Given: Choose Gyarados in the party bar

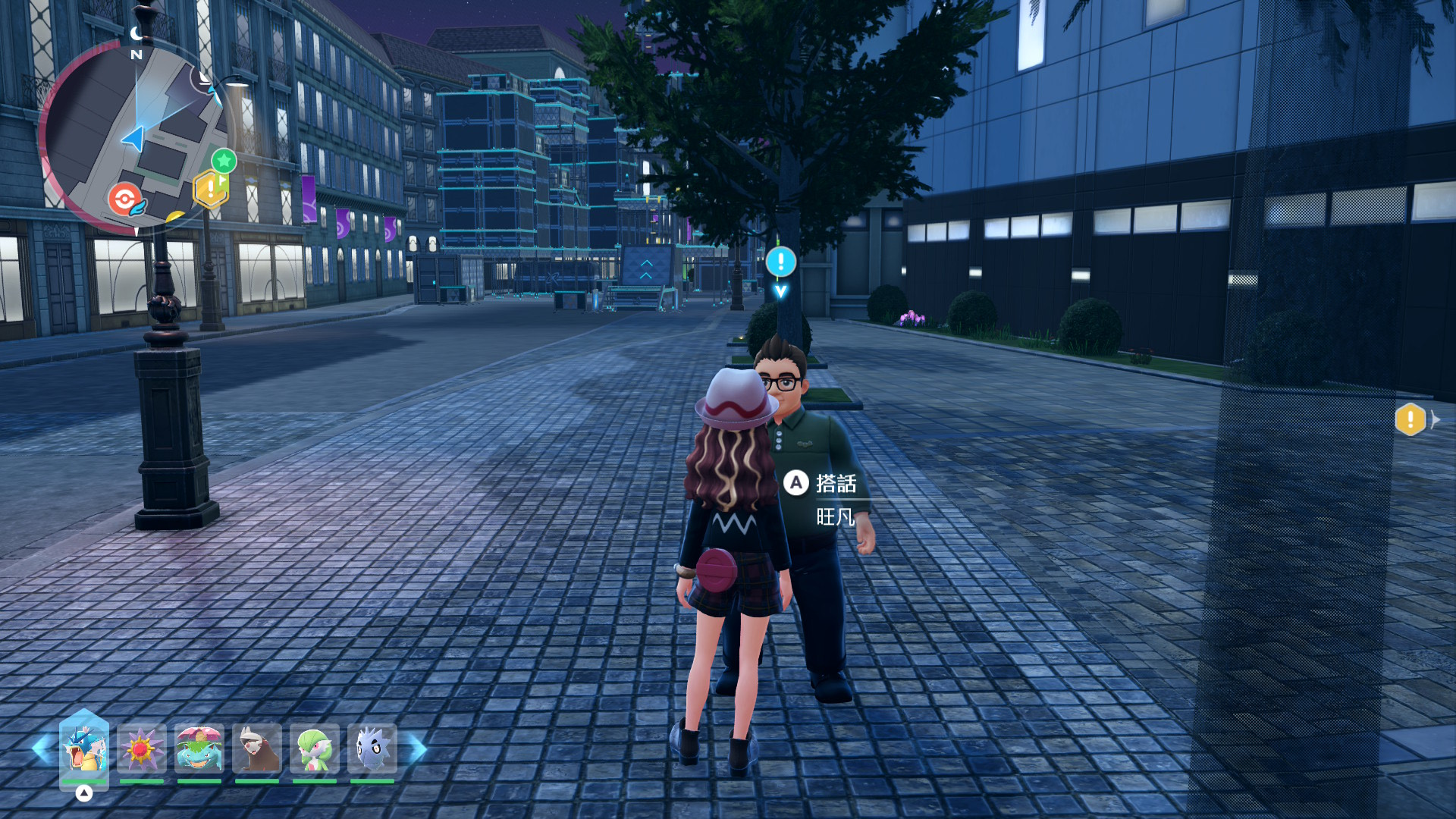Looking at the screenshot, I should click(x=83, y=749).
